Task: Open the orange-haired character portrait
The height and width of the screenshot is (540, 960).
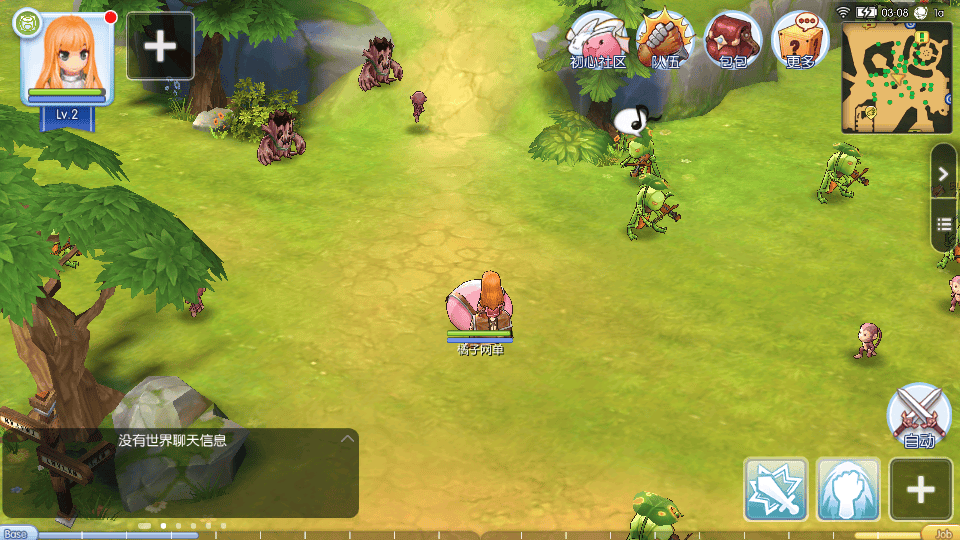Action: pyautogui.click(x=67, y=58)
